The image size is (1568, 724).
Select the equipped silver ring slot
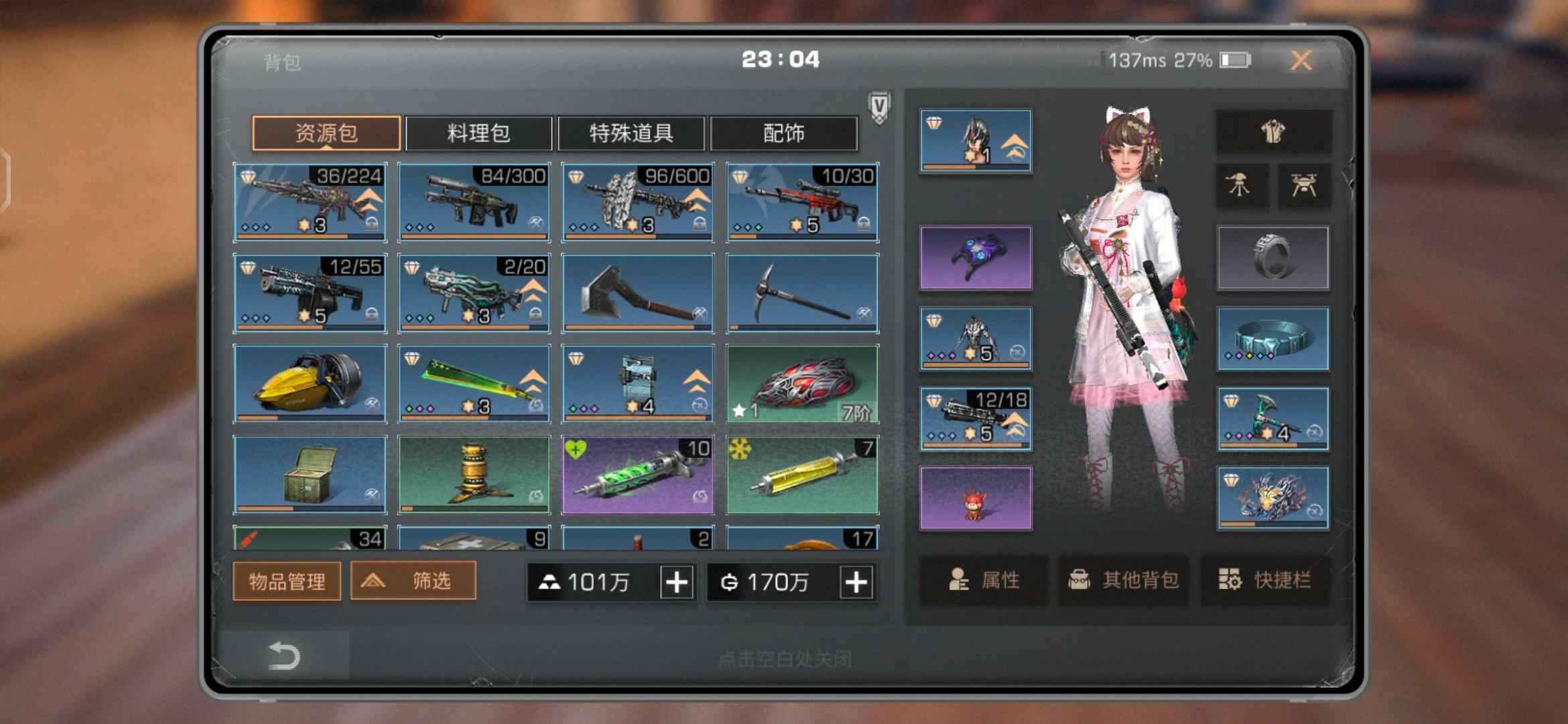coord(1272,258)
